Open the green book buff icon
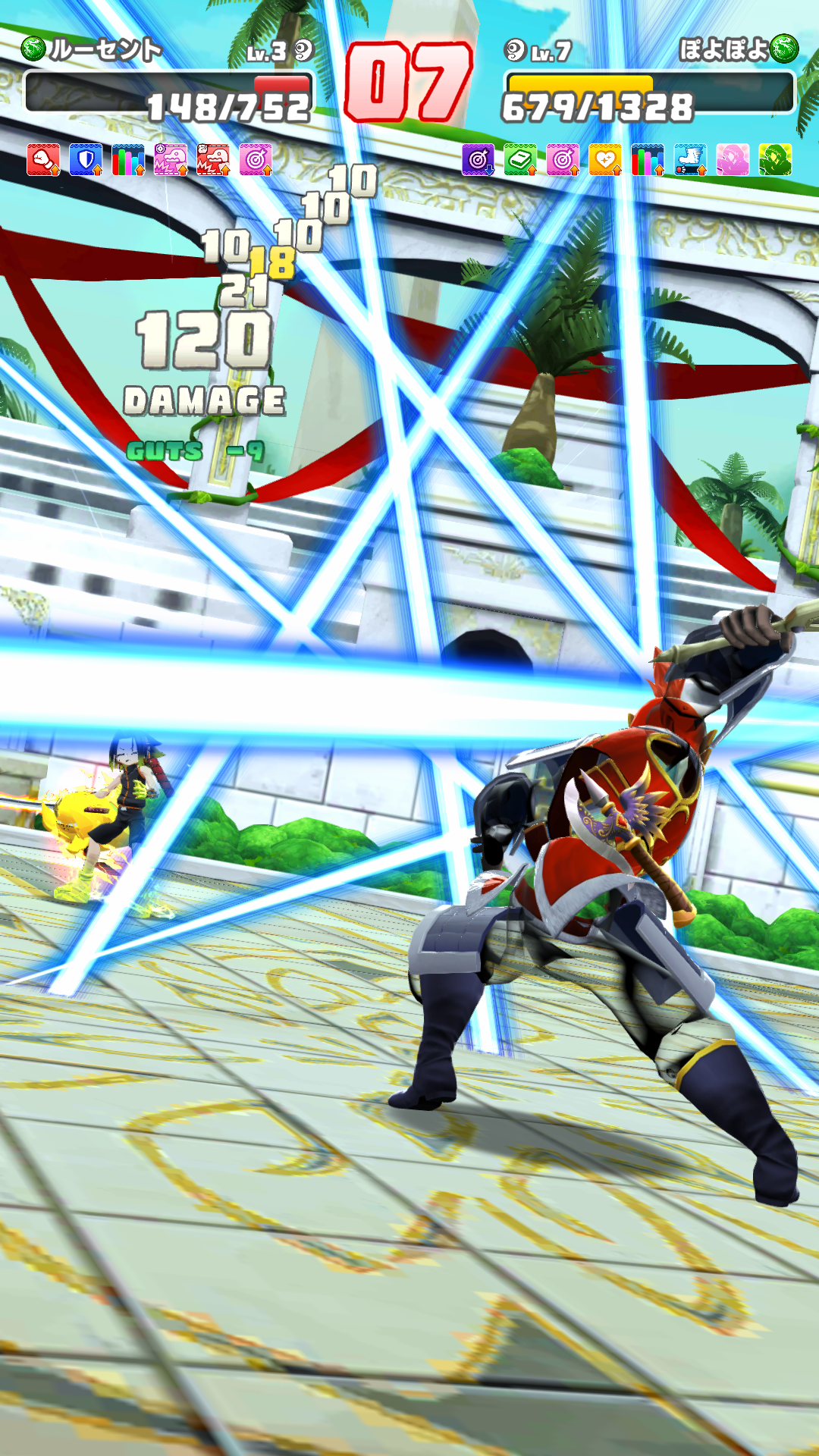 520,160
